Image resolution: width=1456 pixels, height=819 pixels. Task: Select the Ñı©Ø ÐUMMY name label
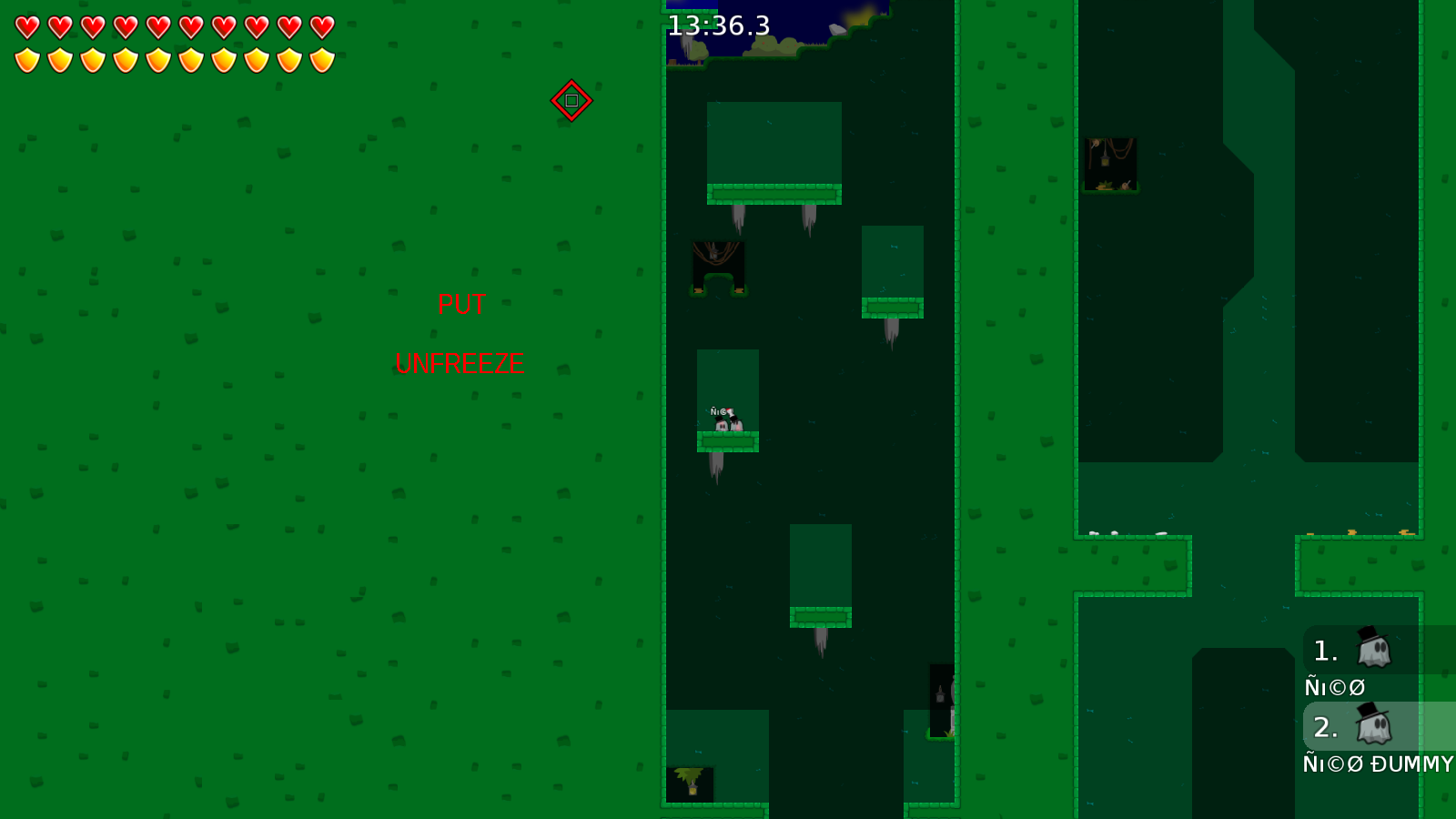tap(1377, 764)
